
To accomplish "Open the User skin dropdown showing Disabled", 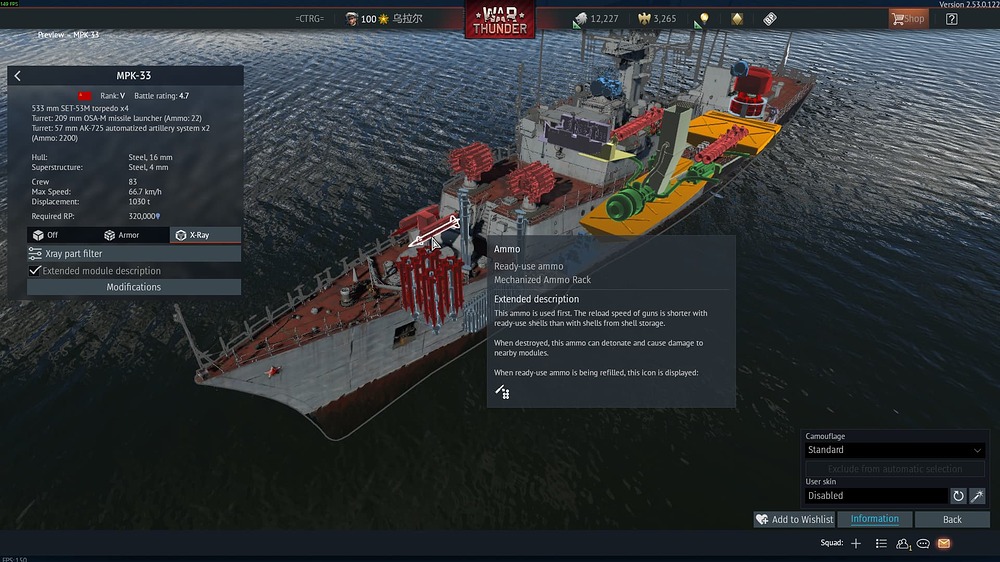I will coord(875,496).
